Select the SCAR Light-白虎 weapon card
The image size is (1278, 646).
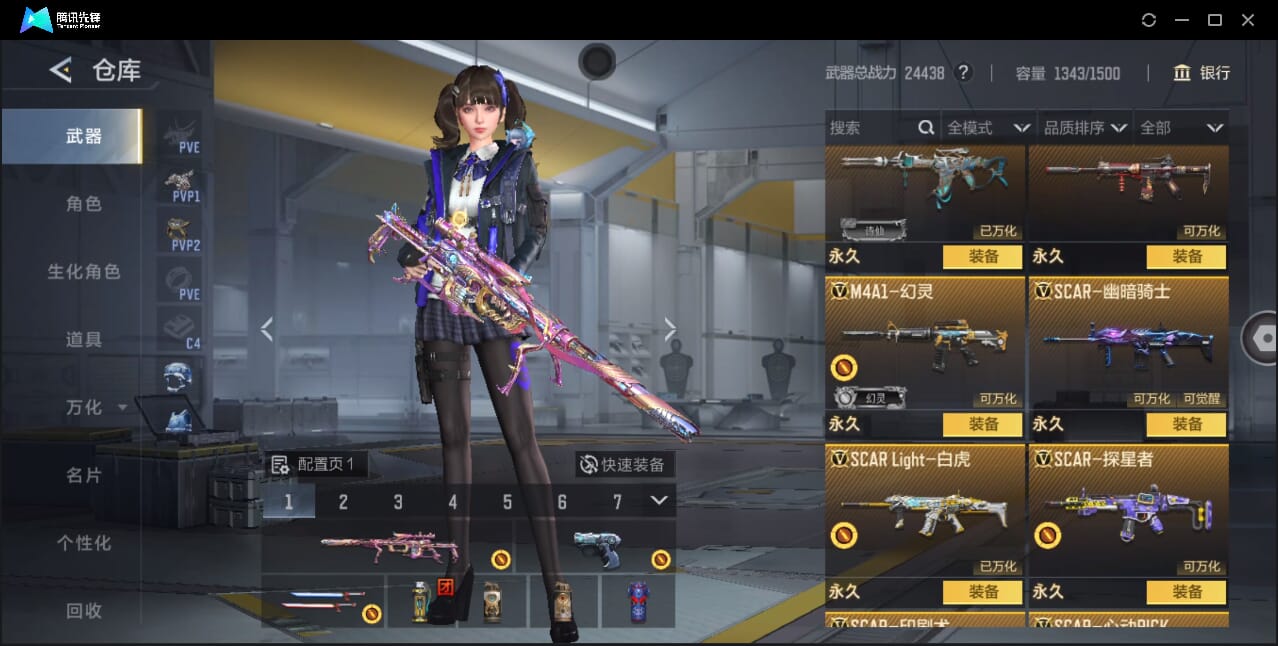925,510
